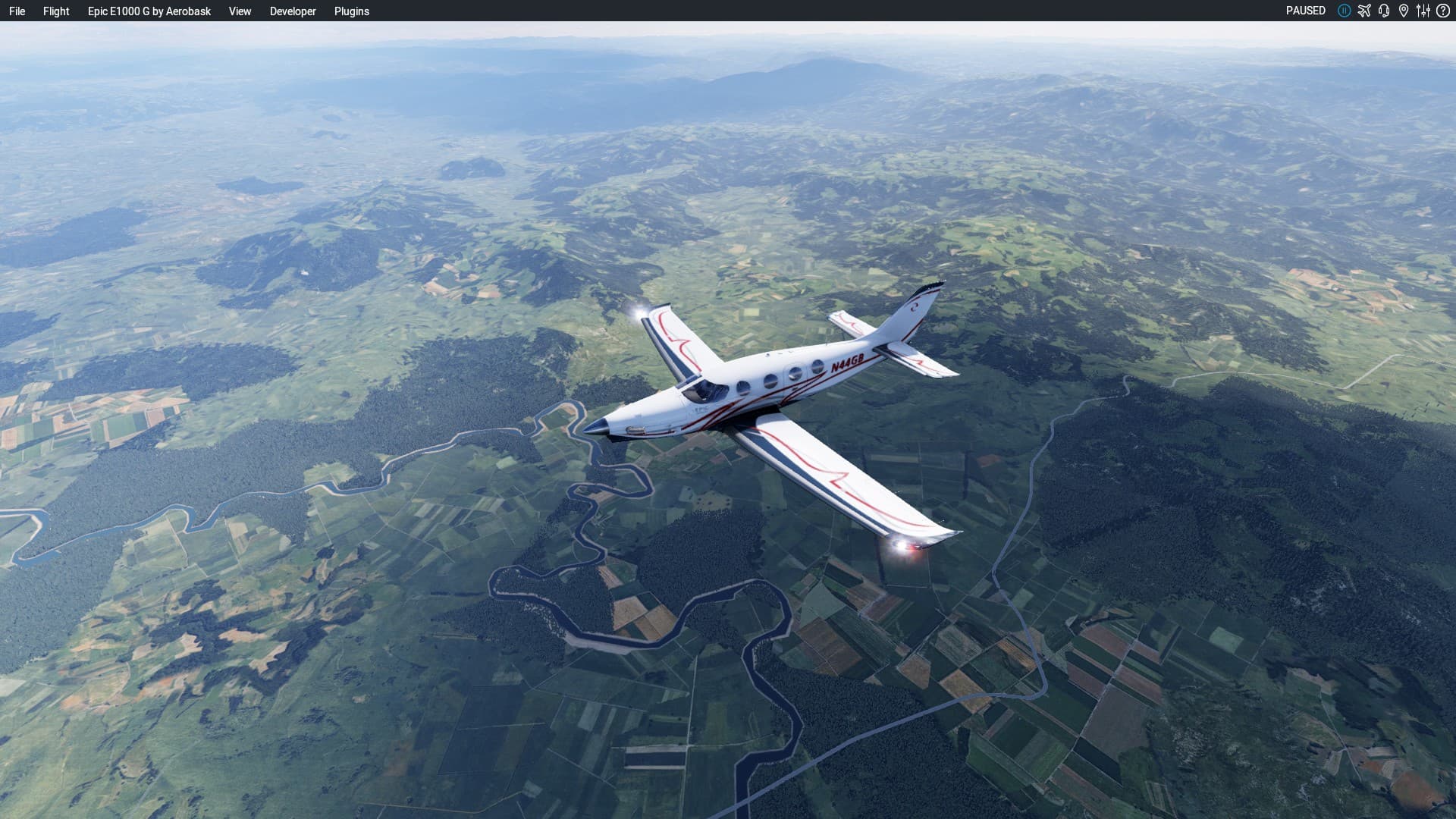Open the Plugins menu
The width and height of the screenshot is (1456, 819).
352,11
